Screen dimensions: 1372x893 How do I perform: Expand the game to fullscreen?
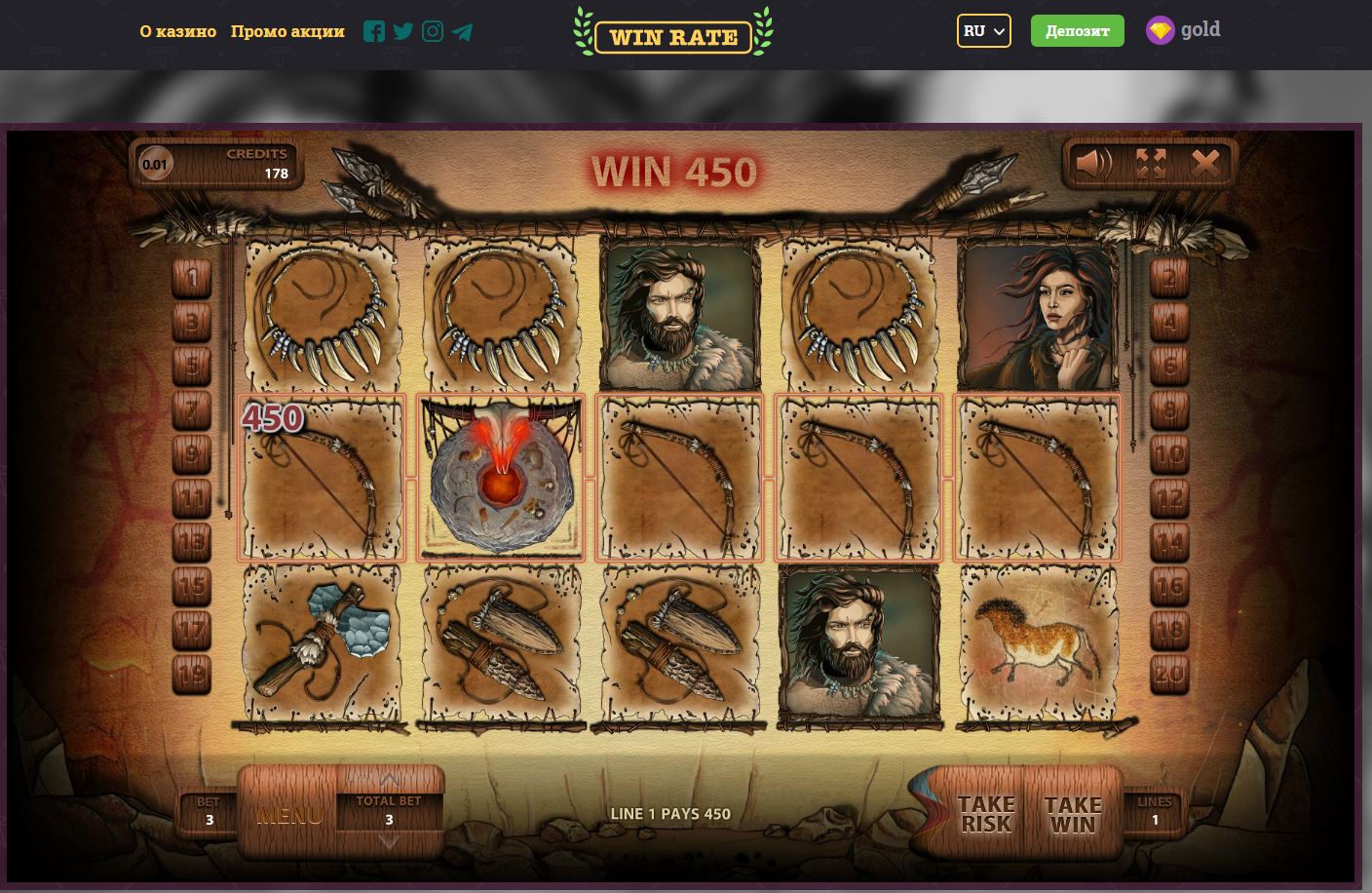1151,163
